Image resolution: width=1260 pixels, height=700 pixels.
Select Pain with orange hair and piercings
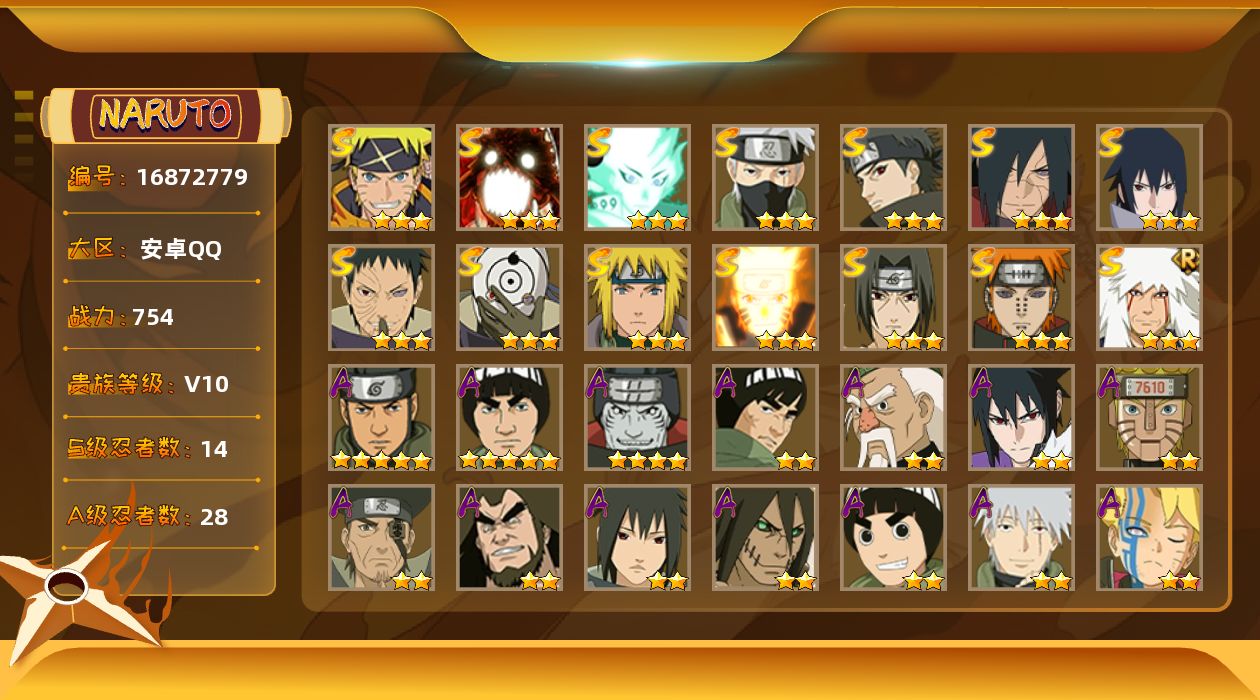1021,297
